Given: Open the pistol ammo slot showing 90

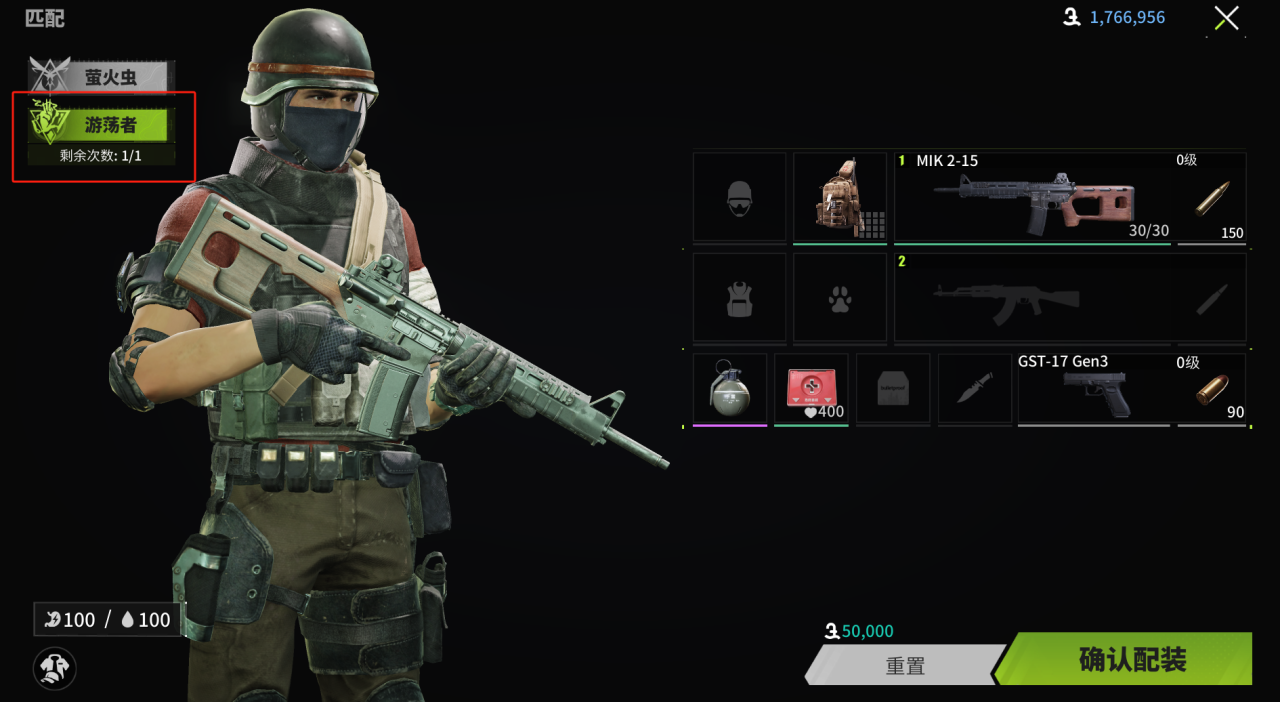Looking at the screenshot, I should pos(1212,390).
